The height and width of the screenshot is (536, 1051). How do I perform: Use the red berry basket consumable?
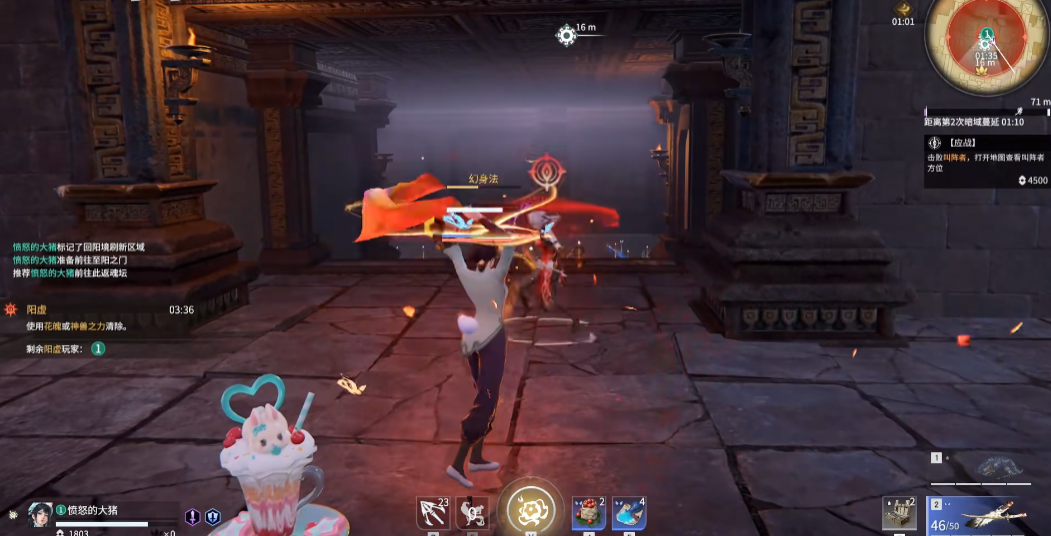[x=589, y=513]
